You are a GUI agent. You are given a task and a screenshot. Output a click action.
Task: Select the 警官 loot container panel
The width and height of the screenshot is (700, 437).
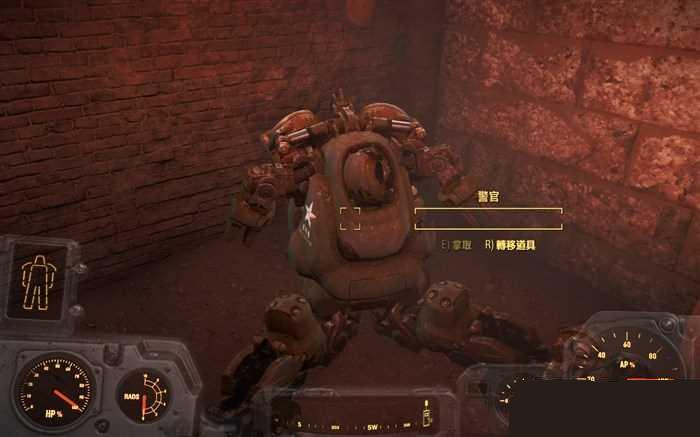(x=488, y=218)
